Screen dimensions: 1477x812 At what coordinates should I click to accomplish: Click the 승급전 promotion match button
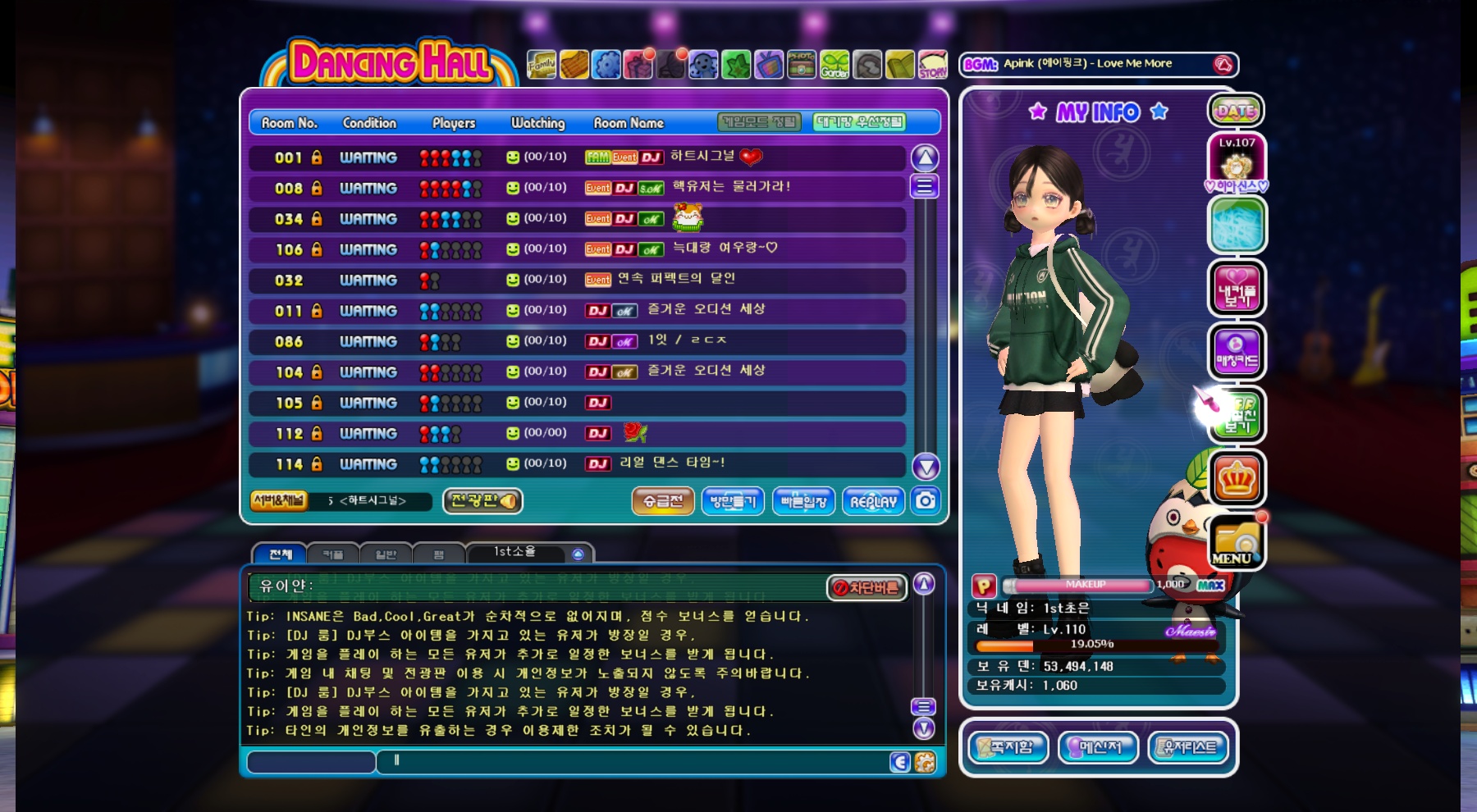tap(663, 501)
